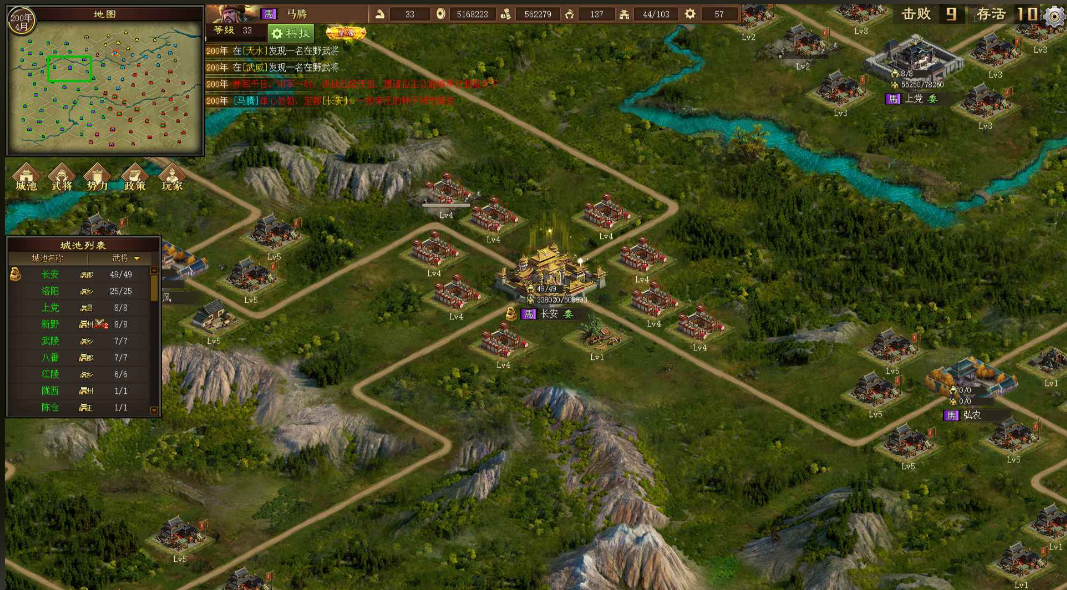Select 八番 in the city list
The width and height of the screenshot is (1067, 590).
pyautogui.click(x=50, y=357)
